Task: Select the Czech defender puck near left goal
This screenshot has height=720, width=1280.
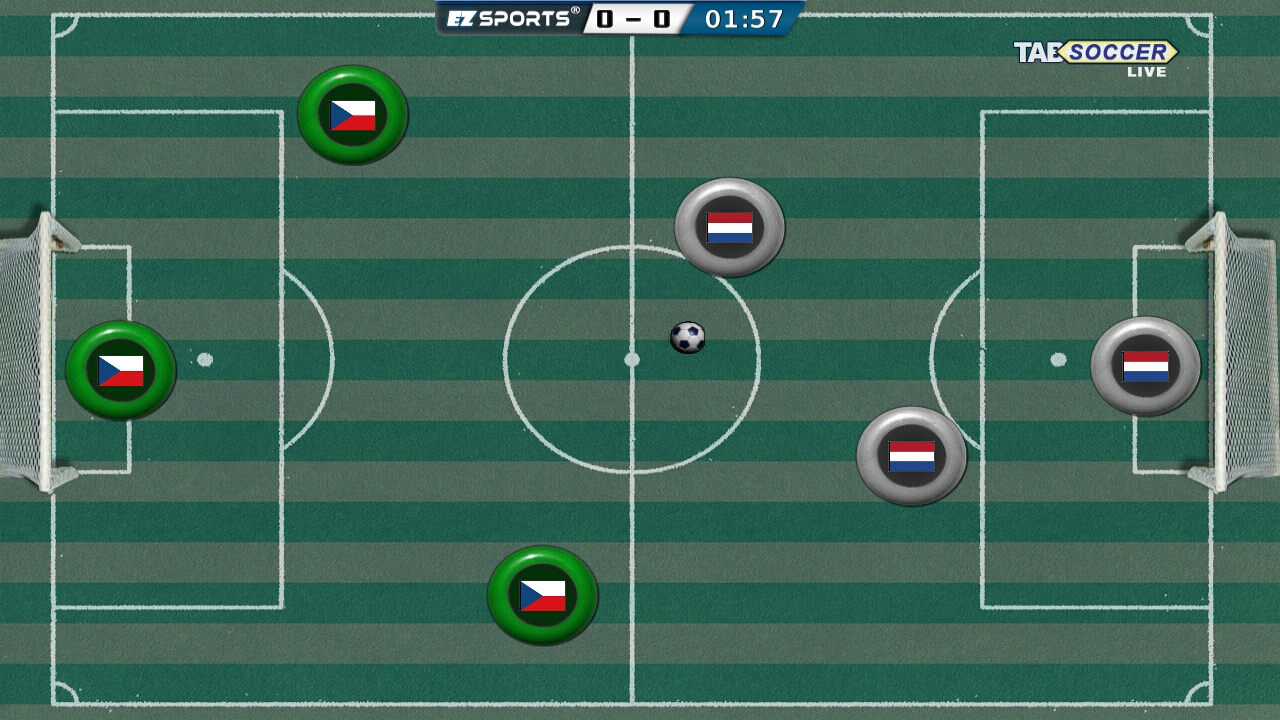Action: (x=120, y=371)
